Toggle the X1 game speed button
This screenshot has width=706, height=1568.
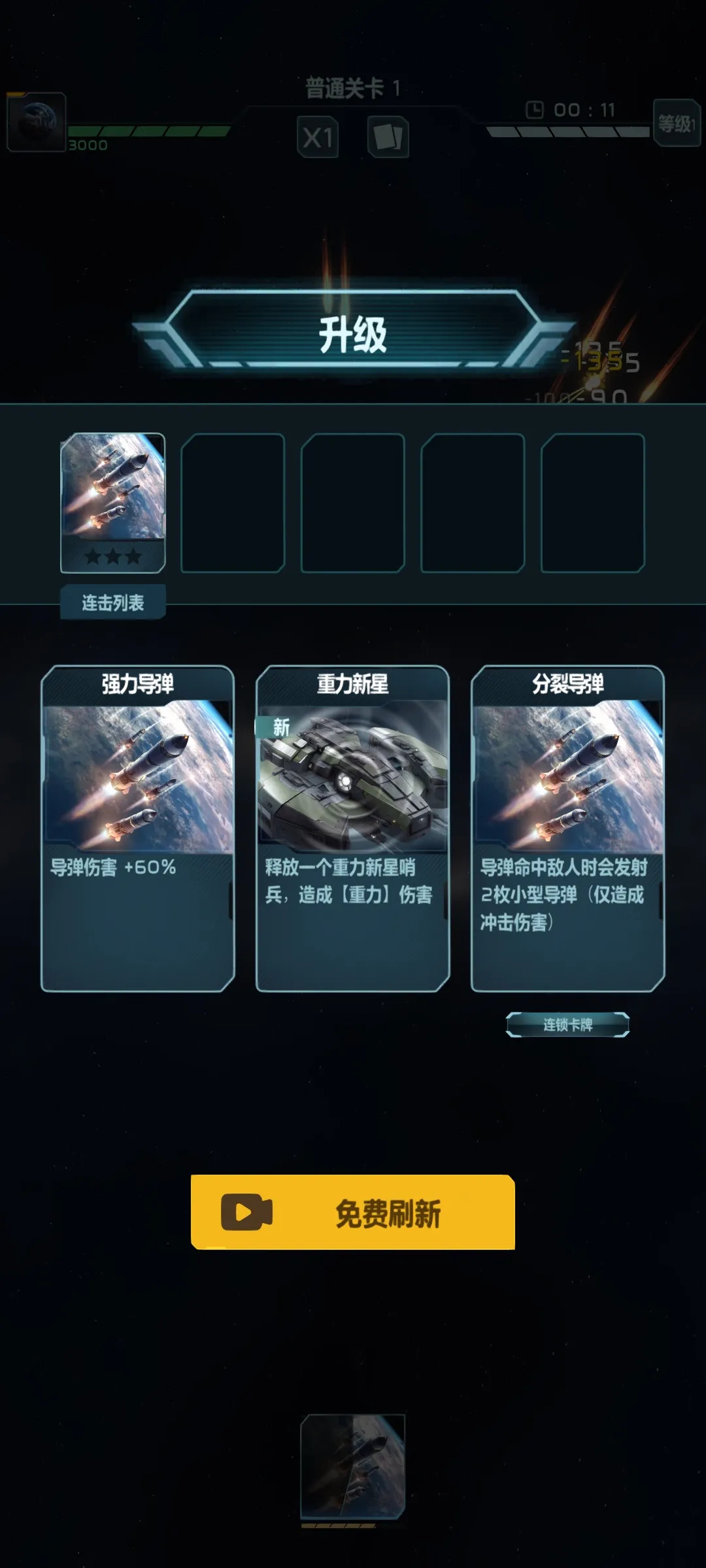[x=318, y=137]
